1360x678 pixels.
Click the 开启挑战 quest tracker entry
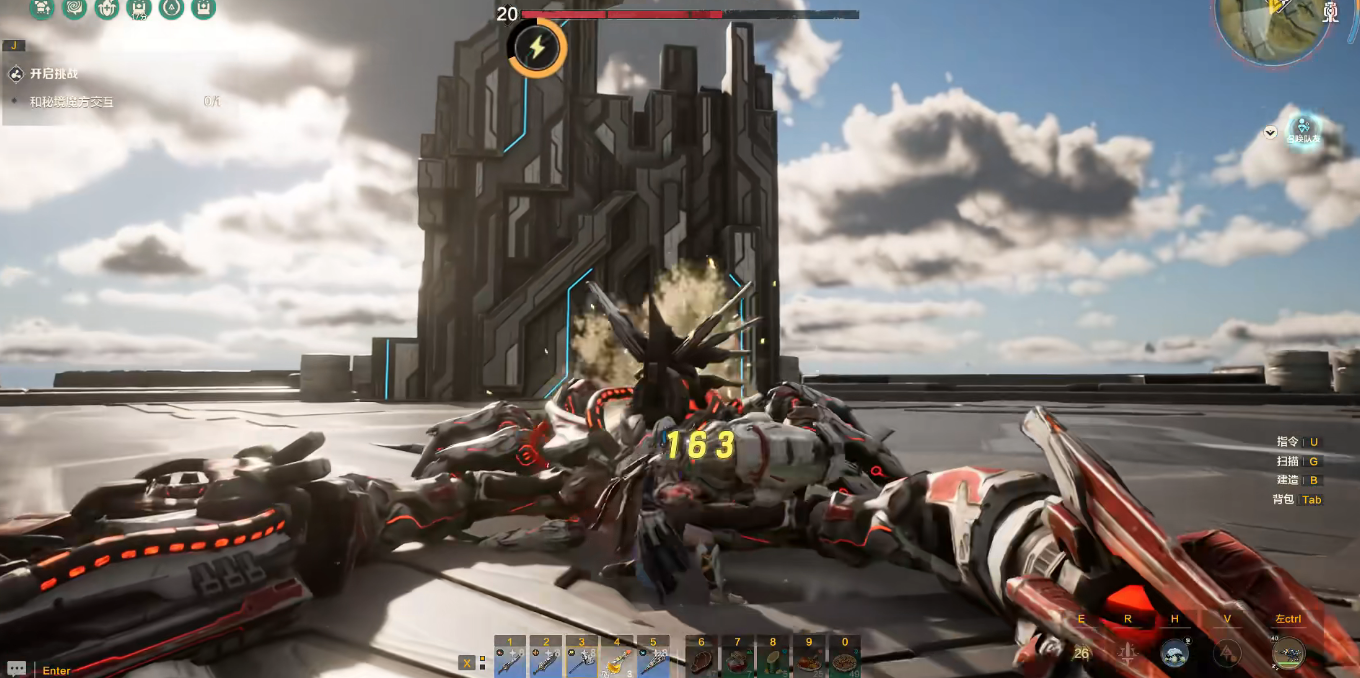(53, 74)
